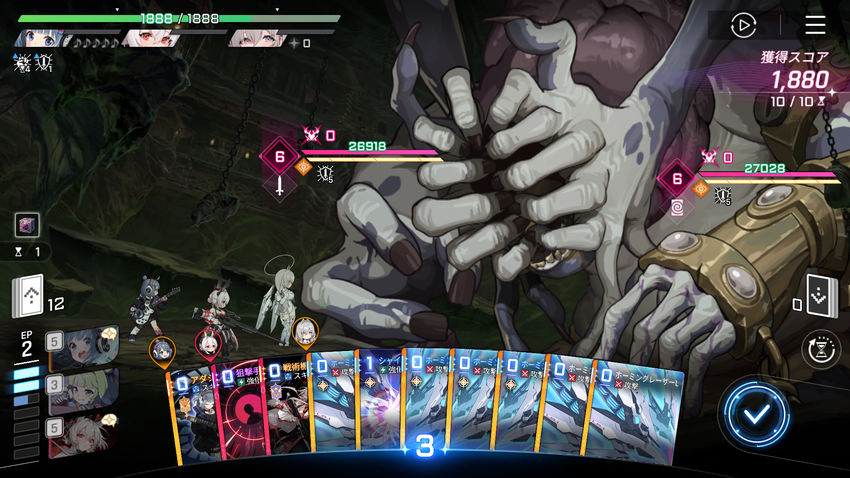The width and height of the screenshot is (850, 478).
Task: Open the hamburger menu
Action: (x=815, y=25)
